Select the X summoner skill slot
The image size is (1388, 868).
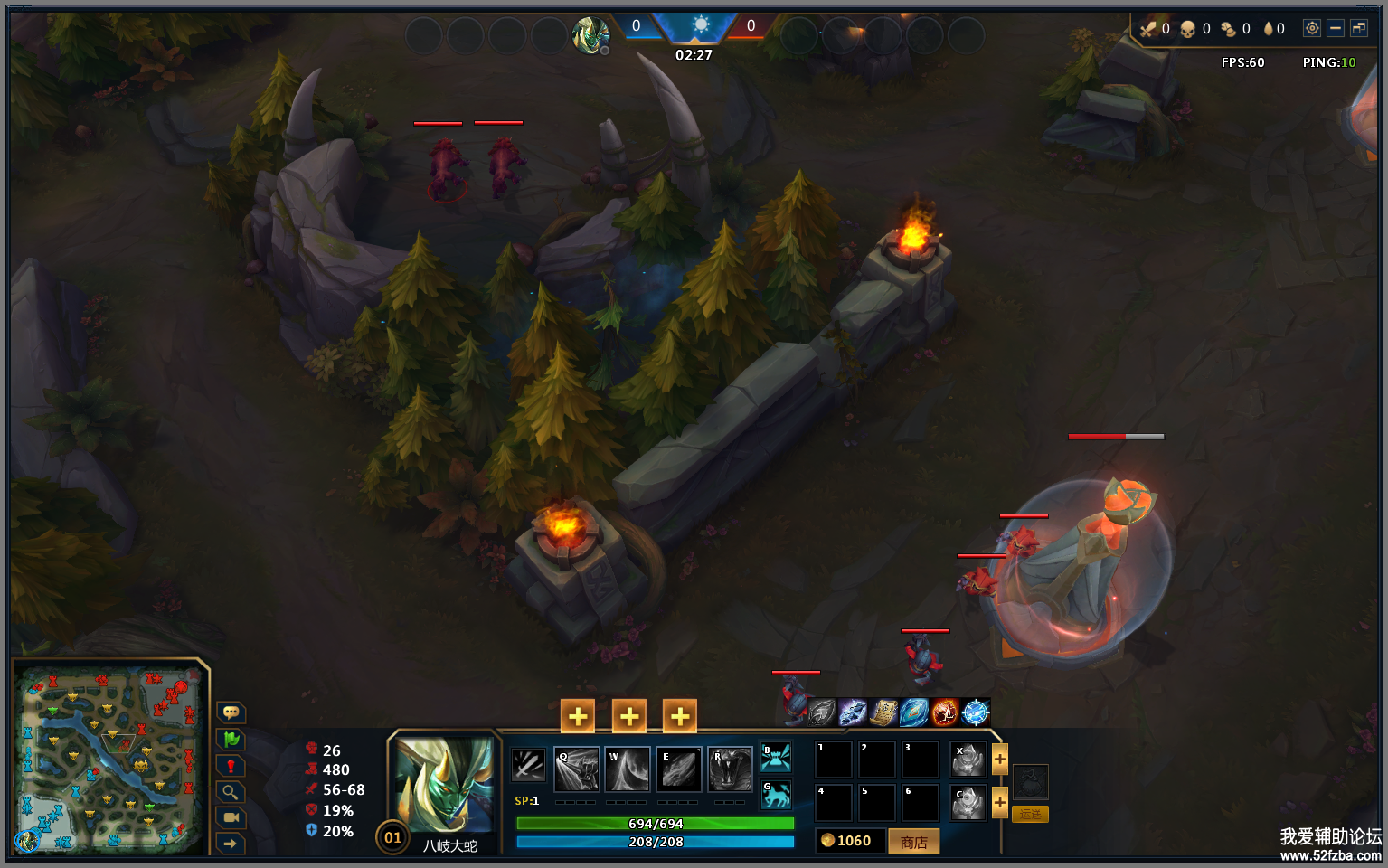click(968, 760)
